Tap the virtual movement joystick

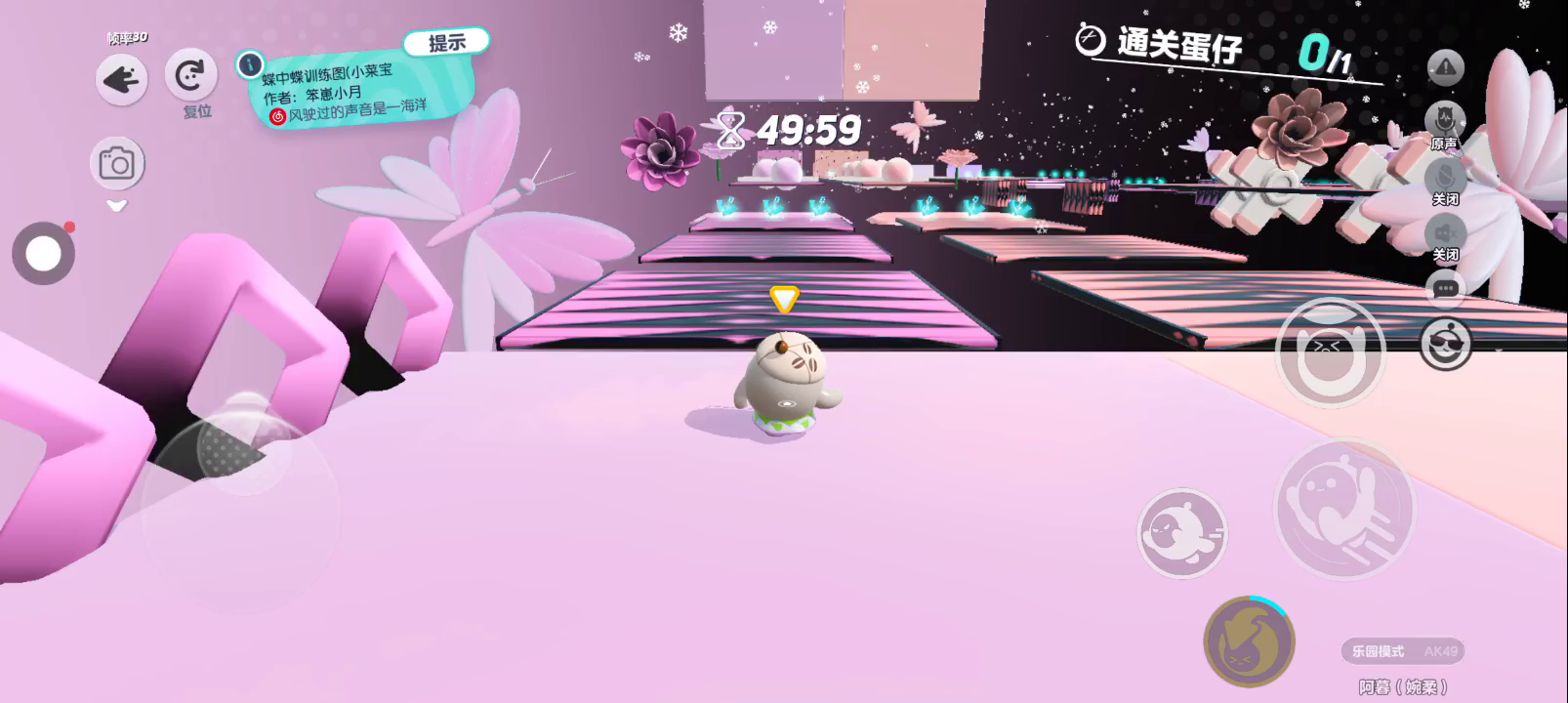click(x=241, y=510)
